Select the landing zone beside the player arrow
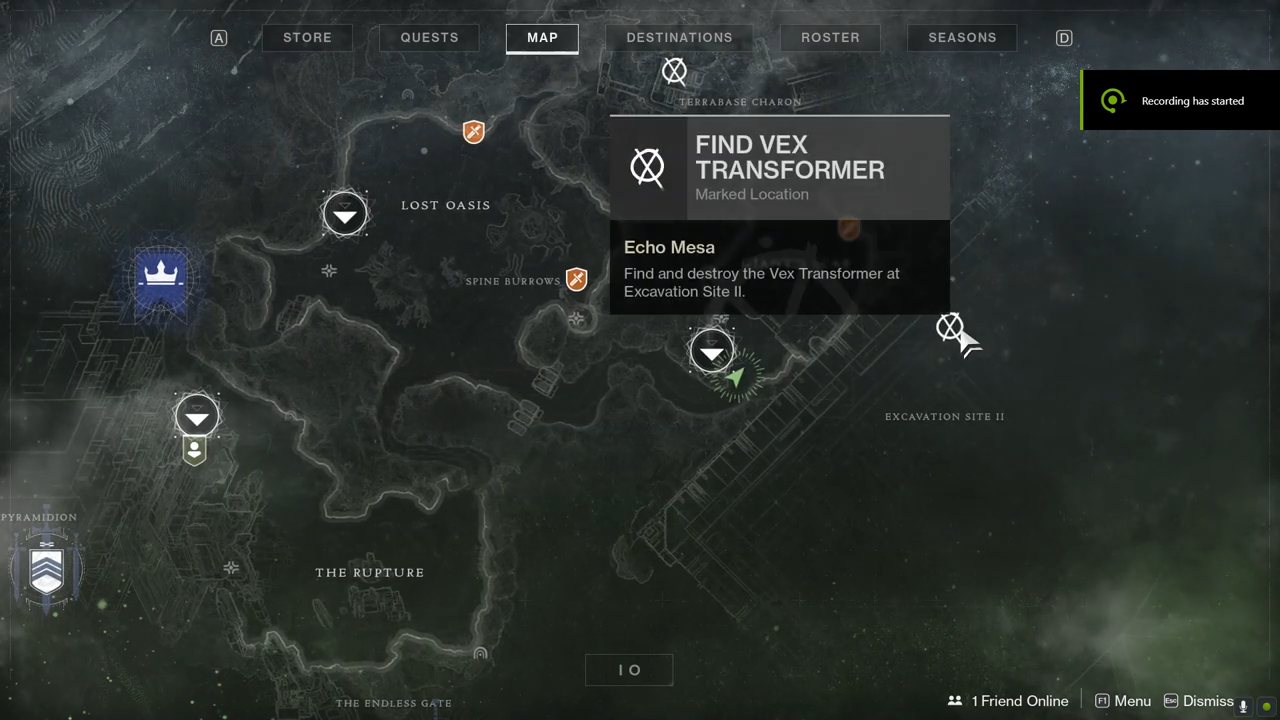This screenshot has width=1280, height=720. click(x=711, y=351)
